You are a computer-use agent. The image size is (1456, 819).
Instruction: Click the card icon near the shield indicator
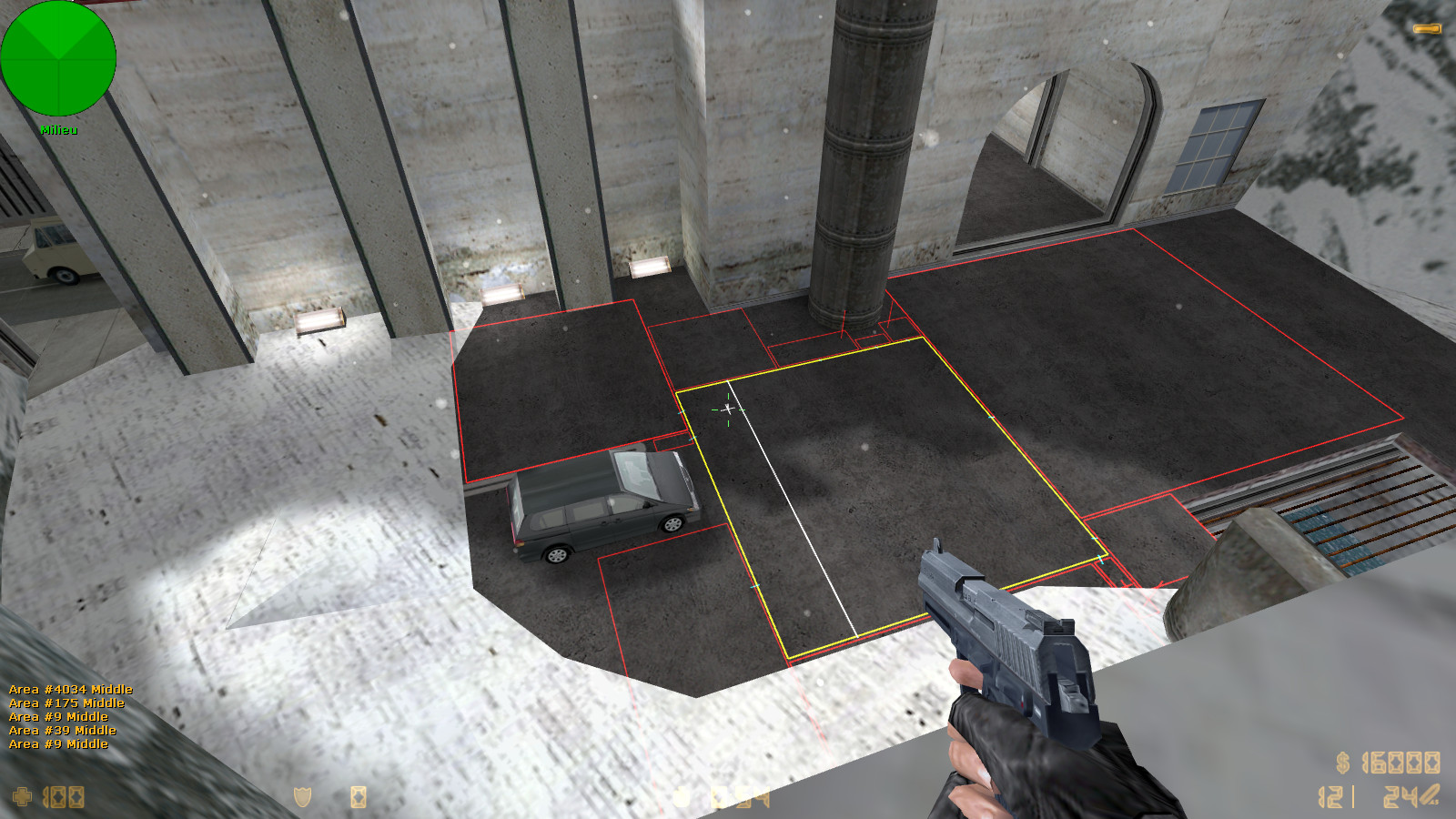coord(359,796)
